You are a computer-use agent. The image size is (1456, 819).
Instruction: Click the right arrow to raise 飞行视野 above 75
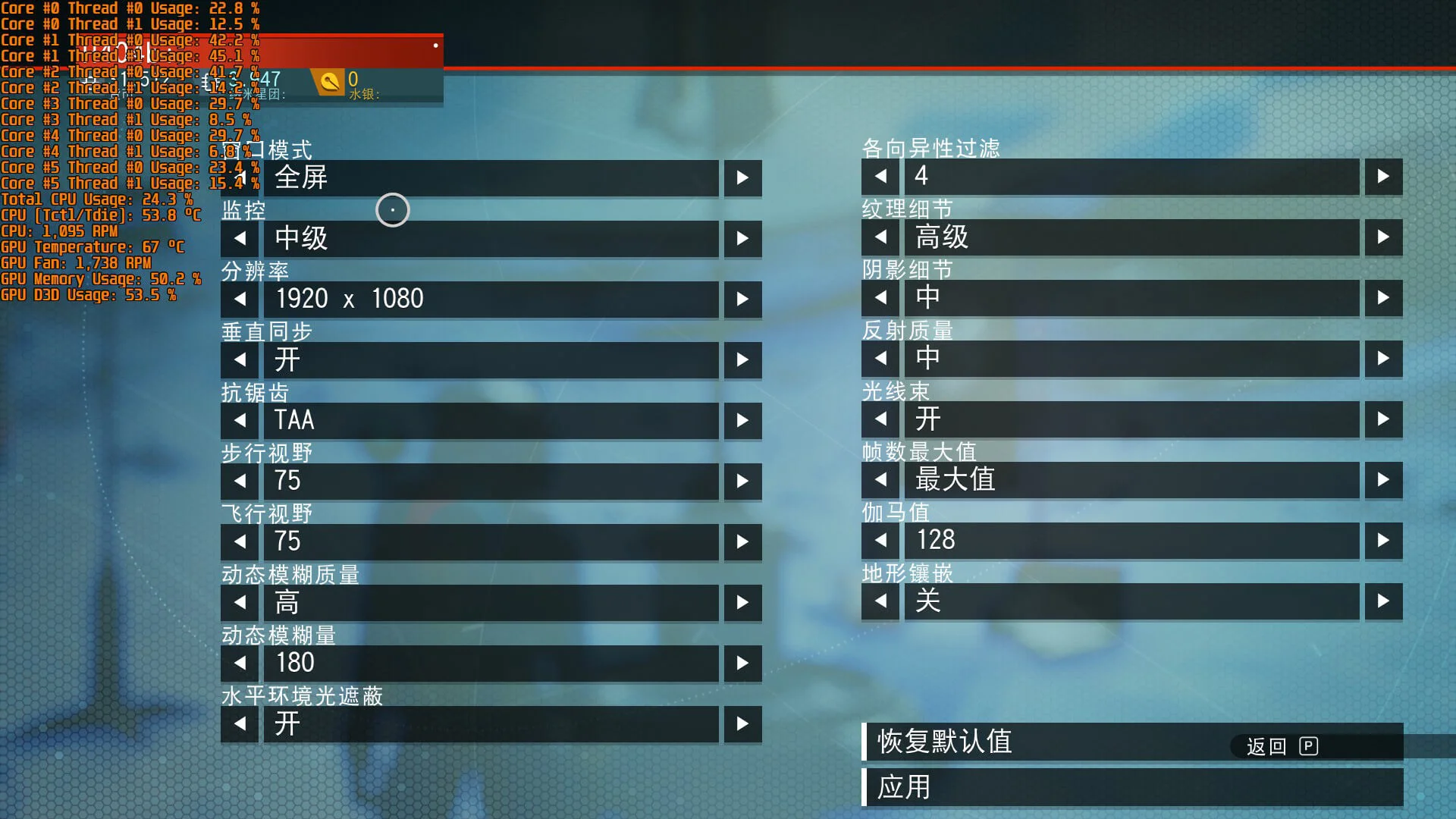[x=742, y=541]
